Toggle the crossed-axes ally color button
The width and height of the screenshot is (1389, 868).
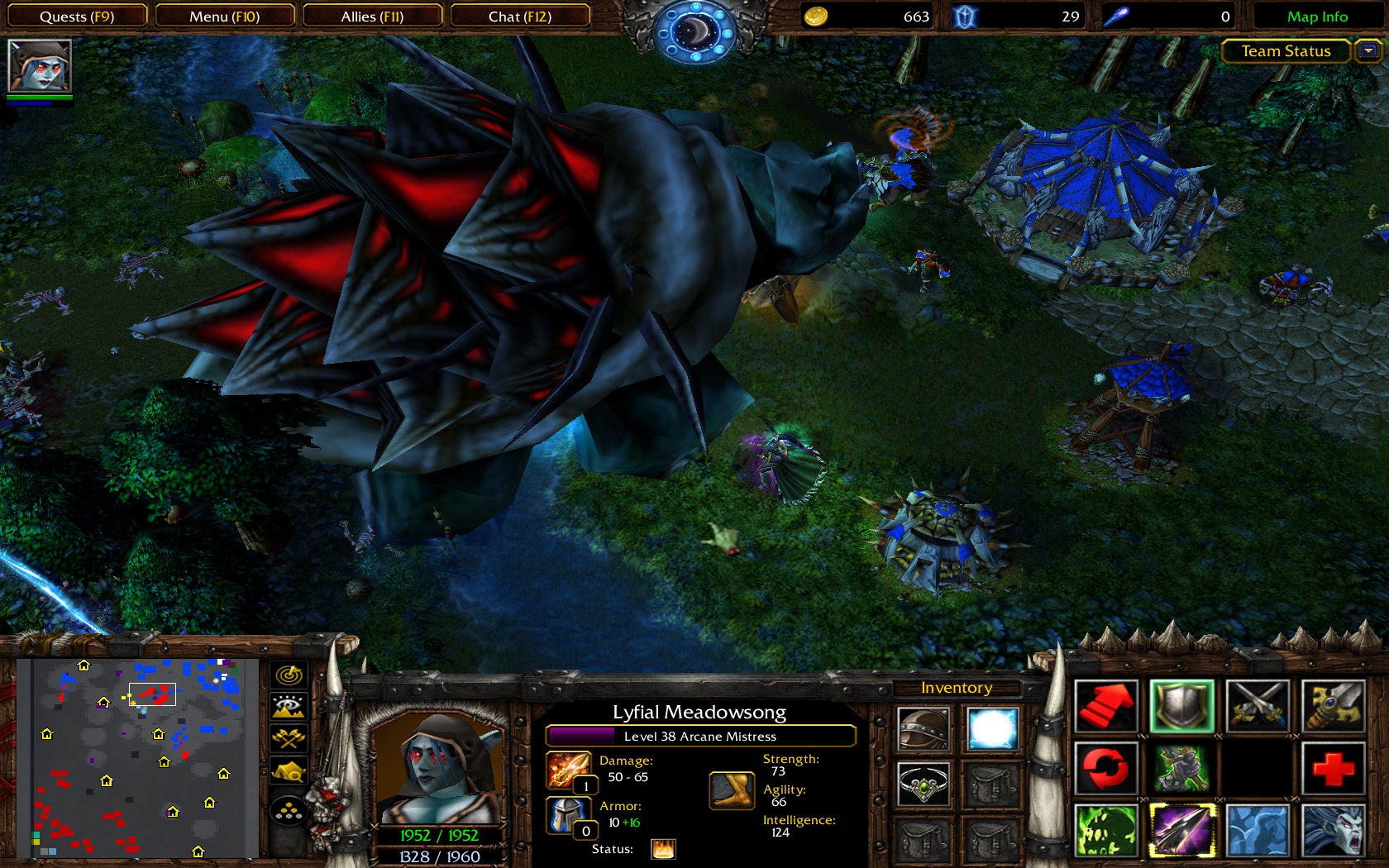pyautogui.click(x=289, y=737)
